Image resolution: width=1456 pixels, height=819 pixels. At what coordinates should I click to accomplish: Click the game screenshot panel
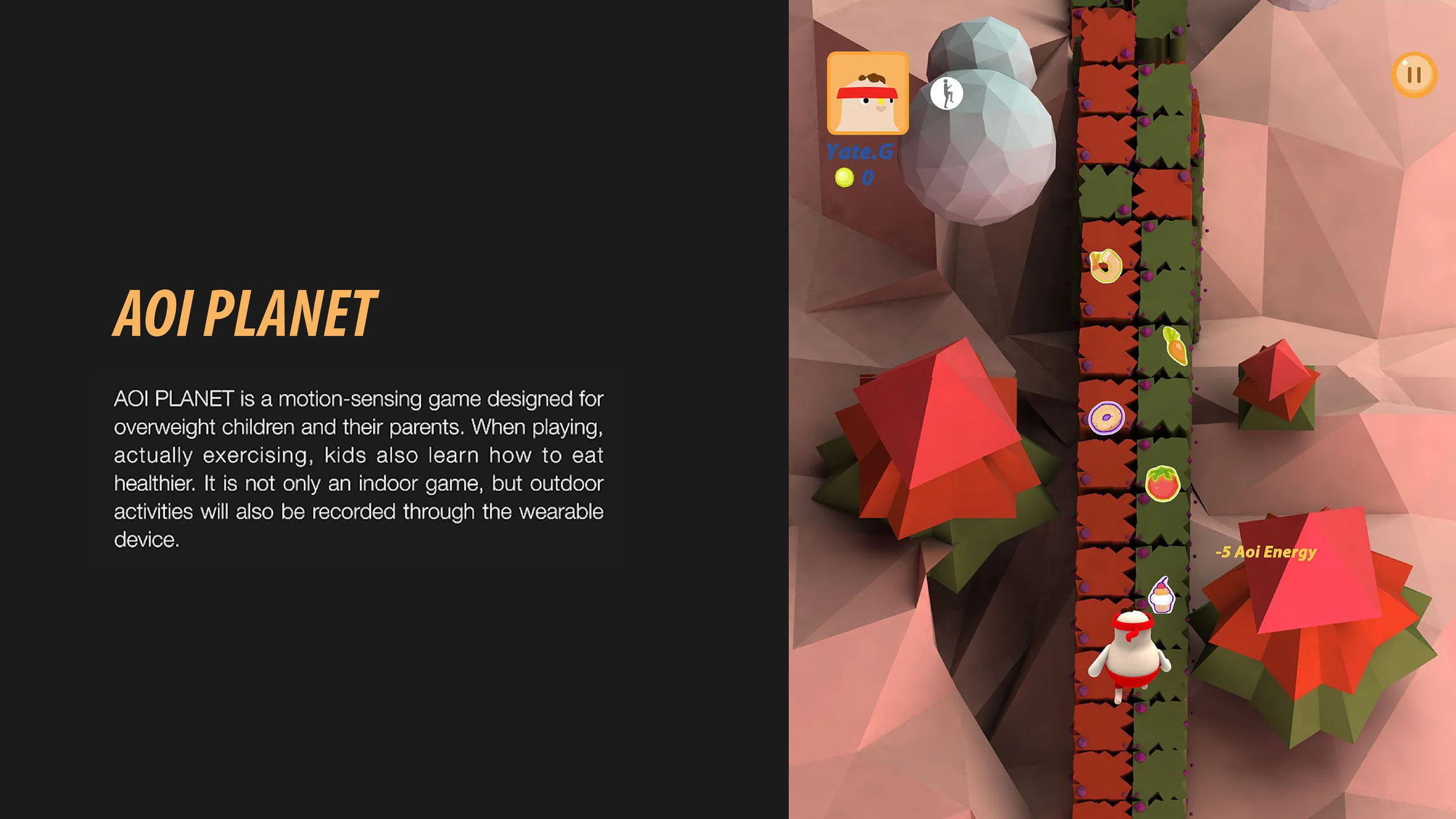(x=1122, y=409)
